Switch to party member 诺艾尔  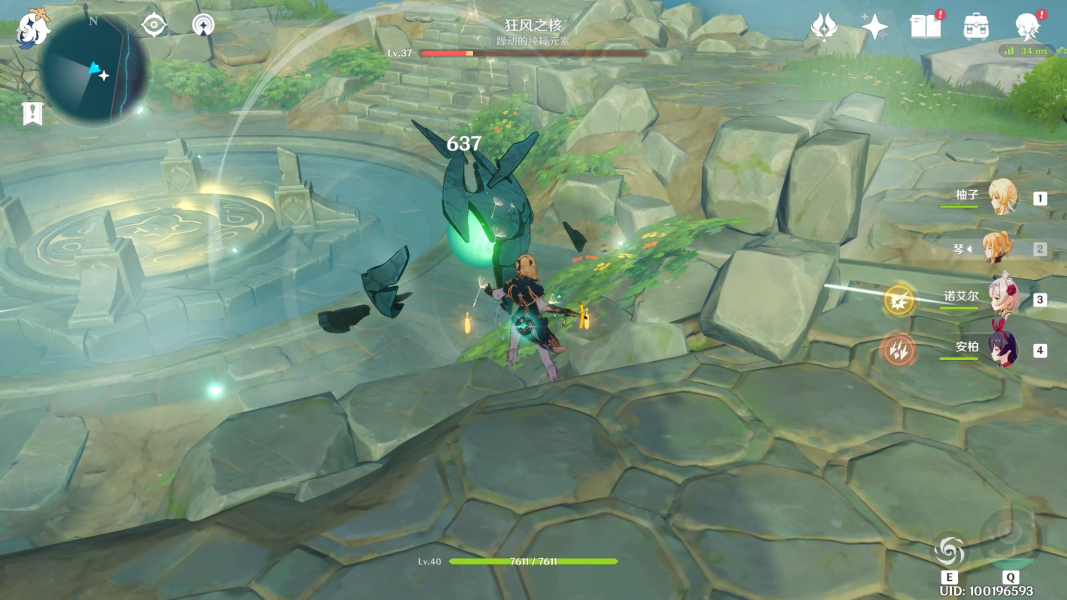click(1000, 299)
